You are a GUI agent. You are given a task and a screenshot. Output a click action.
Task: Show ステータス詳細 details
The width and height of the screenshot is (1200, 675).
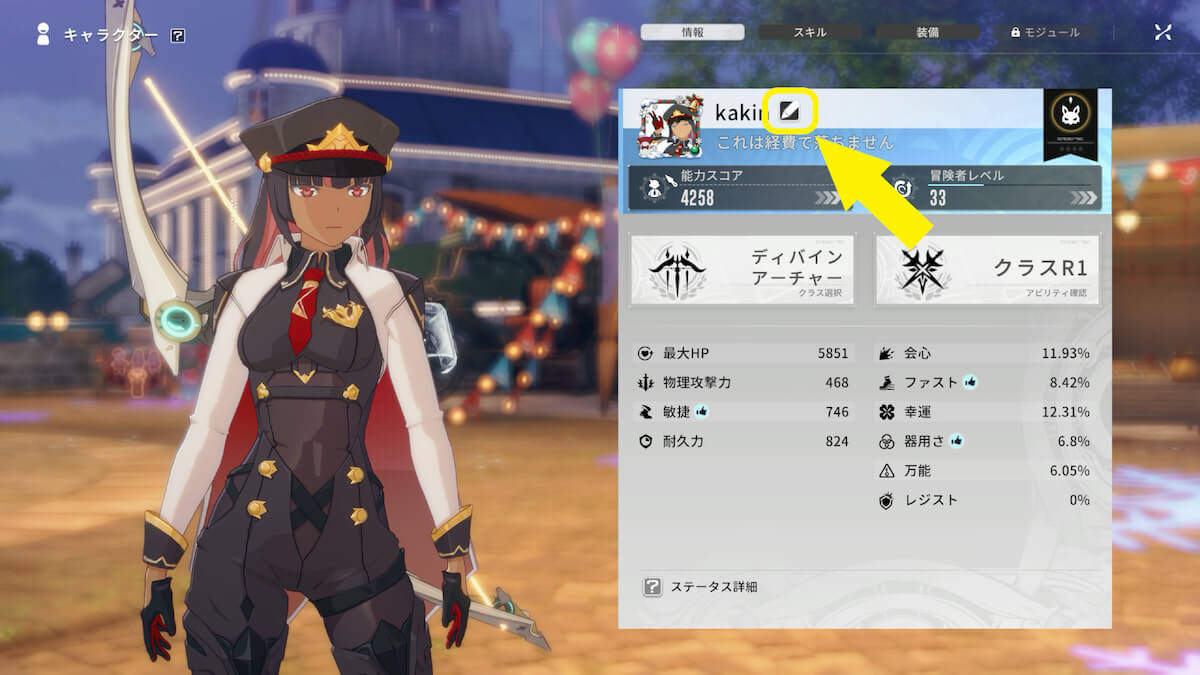coord(701,587)
